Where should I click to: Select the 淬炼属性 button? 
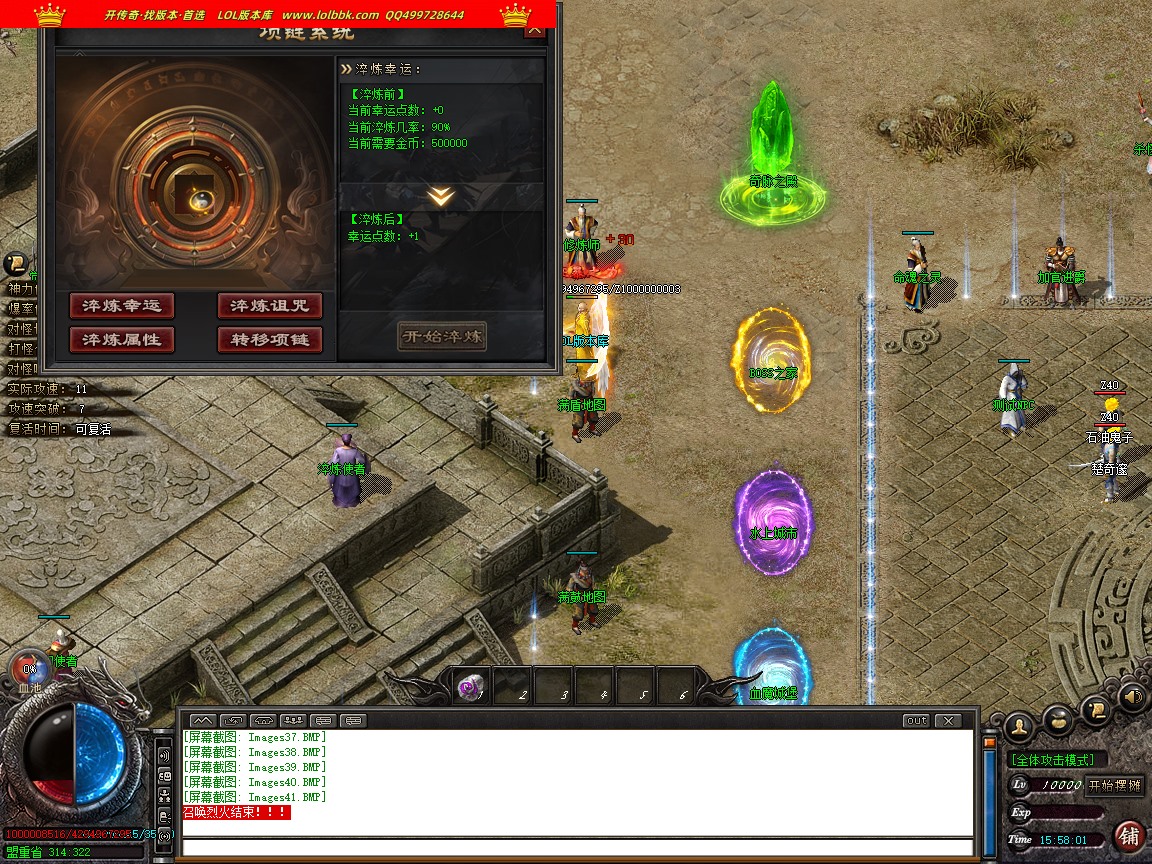pyautogui.click(x=121, y=340)
